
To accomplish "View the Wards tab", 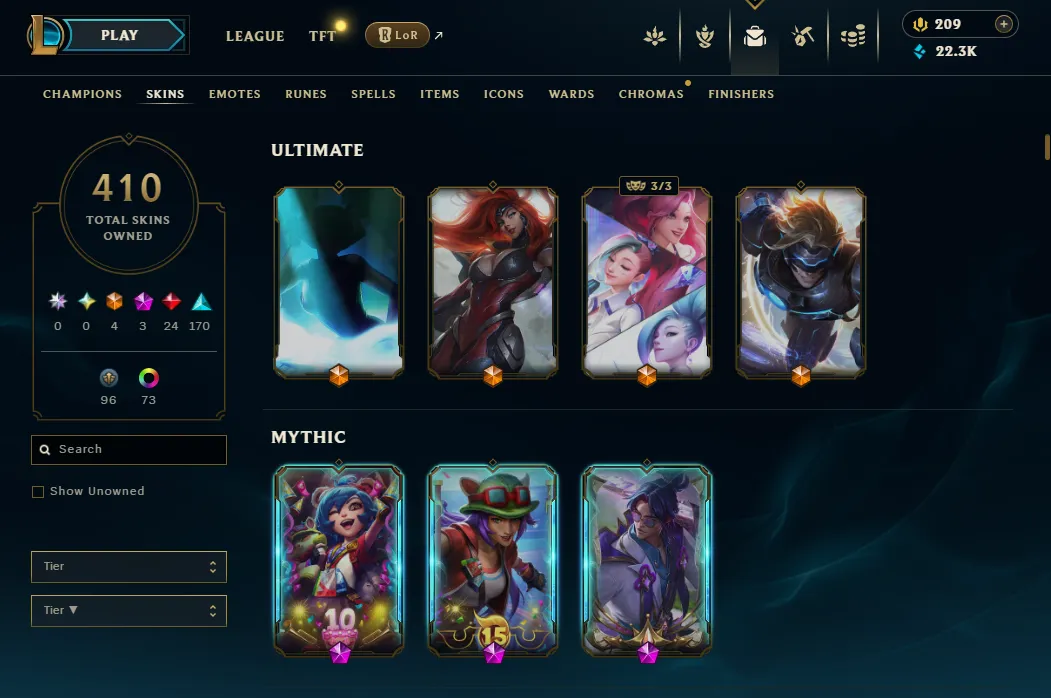I will click(x=572, y=94).
